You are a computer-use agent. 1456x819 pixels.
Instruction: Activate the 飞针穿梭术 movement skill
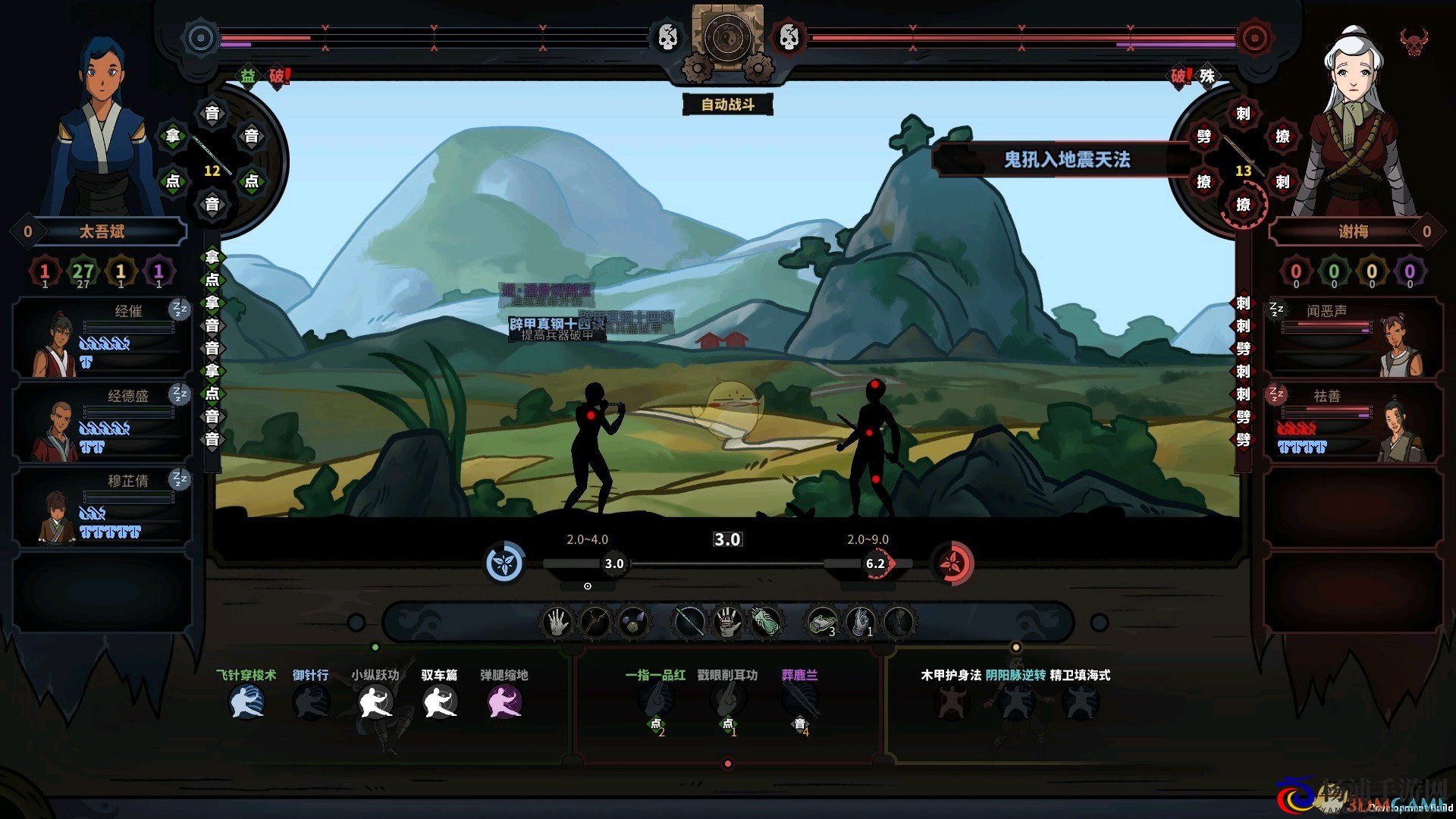coord(246,702)
